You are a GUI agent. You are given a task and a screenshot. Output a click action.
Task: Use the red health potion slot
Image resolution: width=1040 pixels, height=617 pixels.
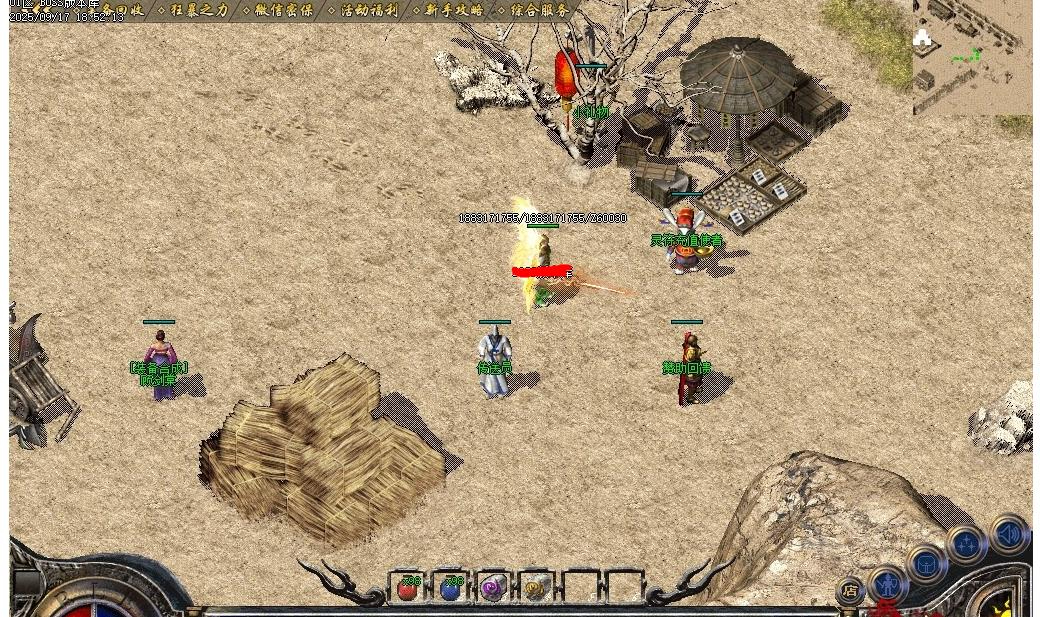point(407,588)
